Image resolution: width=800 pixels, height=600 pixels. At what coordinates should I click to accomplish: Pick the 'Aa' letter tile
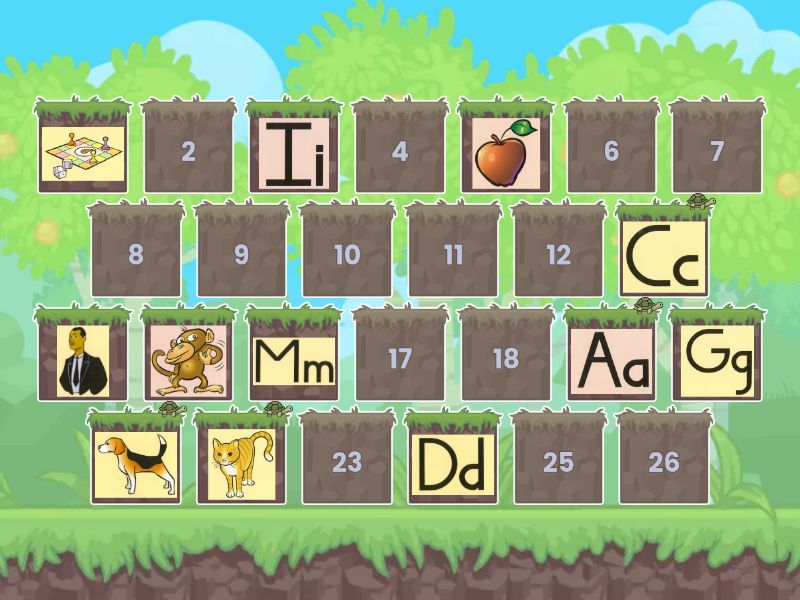pyautogui.click(x=611, y=358)
